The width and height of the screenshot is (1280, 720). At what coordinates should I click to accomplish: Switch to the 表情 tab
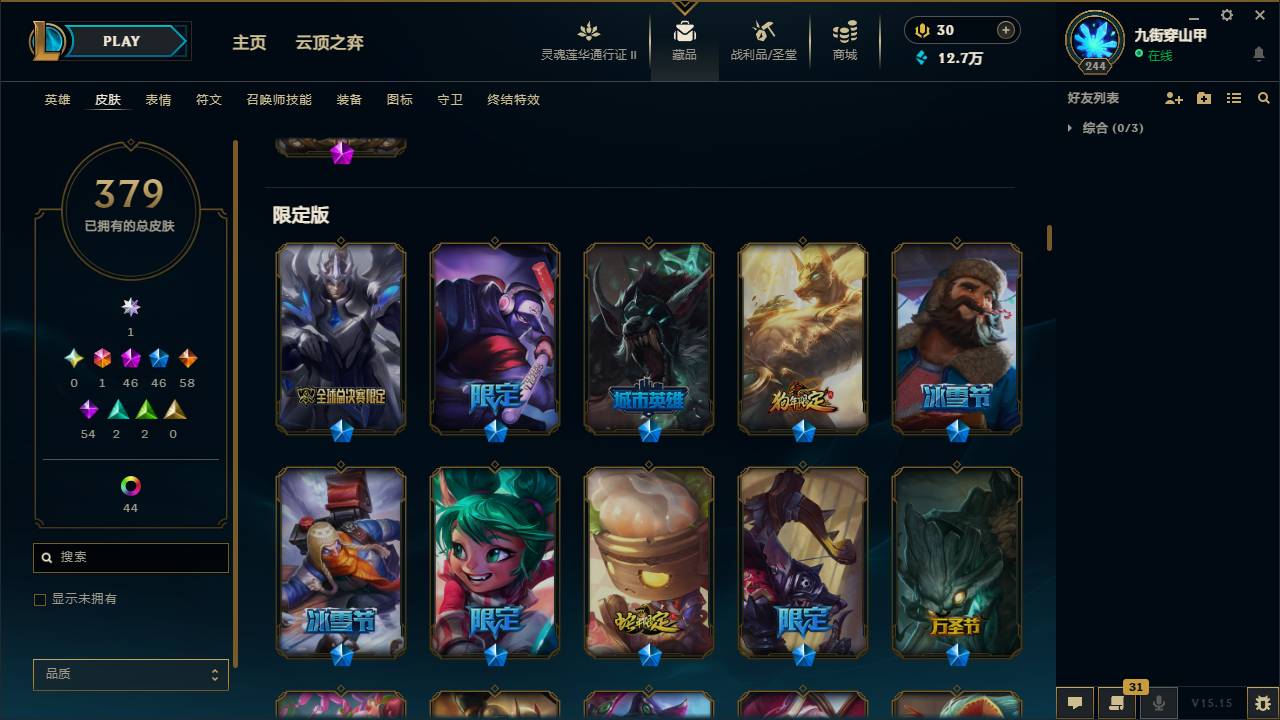pos(158,100)
